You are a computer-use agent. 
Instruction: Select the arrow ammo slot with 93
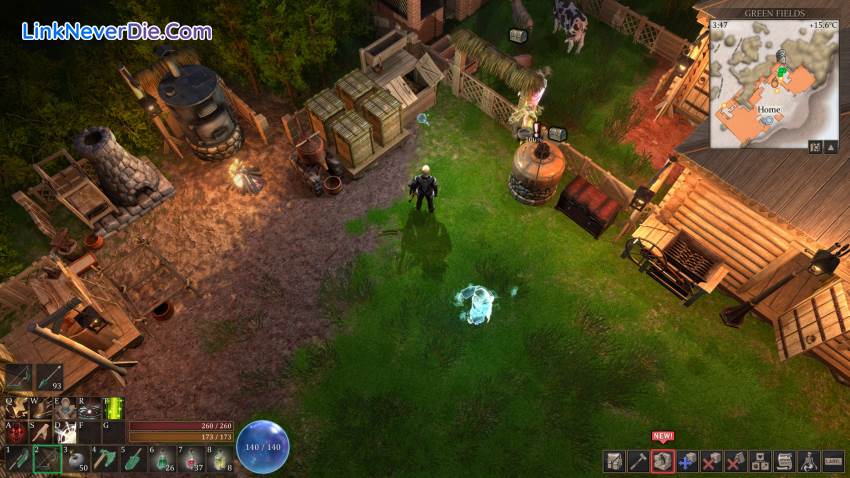click(50, 377)
